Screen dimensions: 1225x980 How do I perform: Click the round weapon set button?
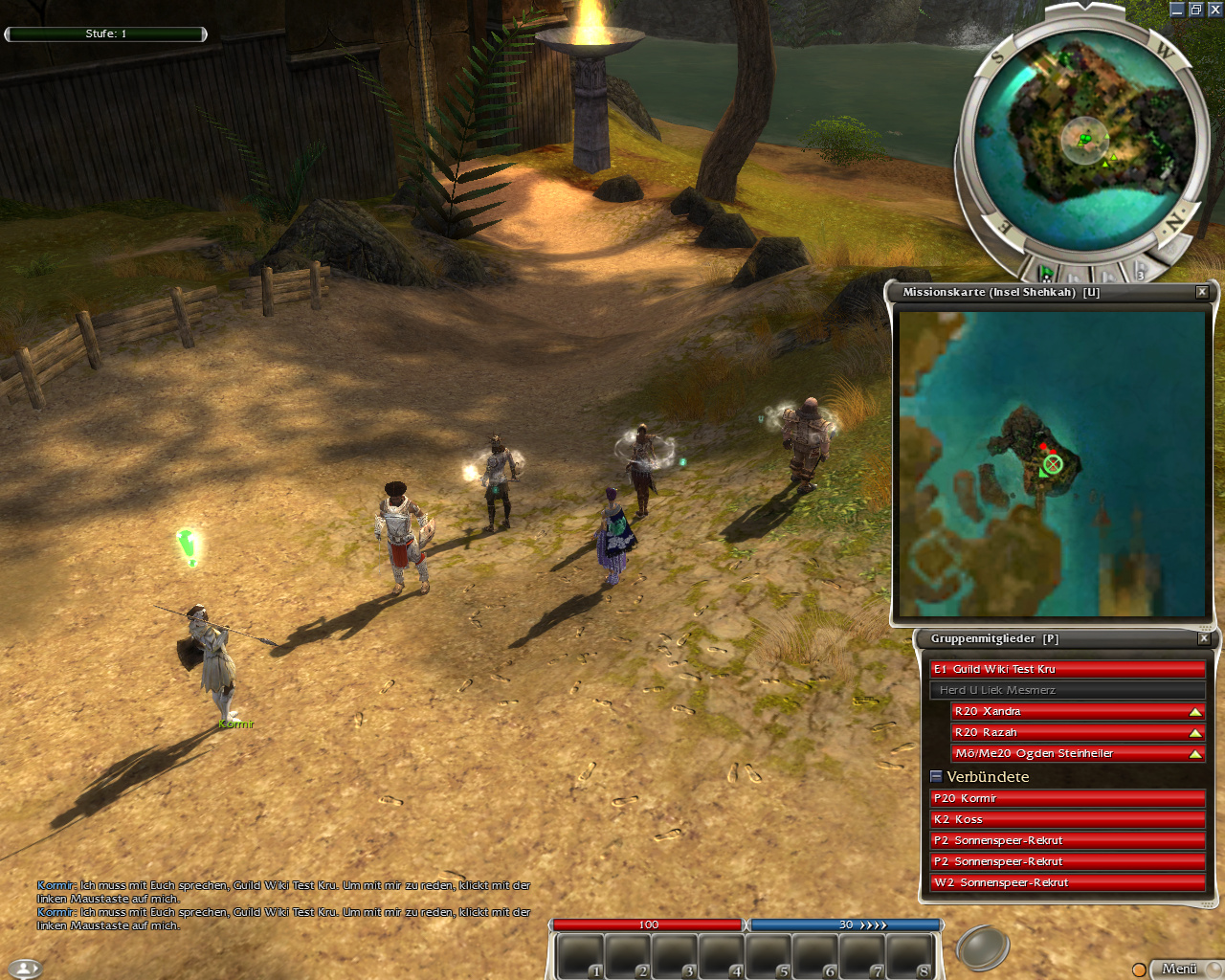click(982, 947)
